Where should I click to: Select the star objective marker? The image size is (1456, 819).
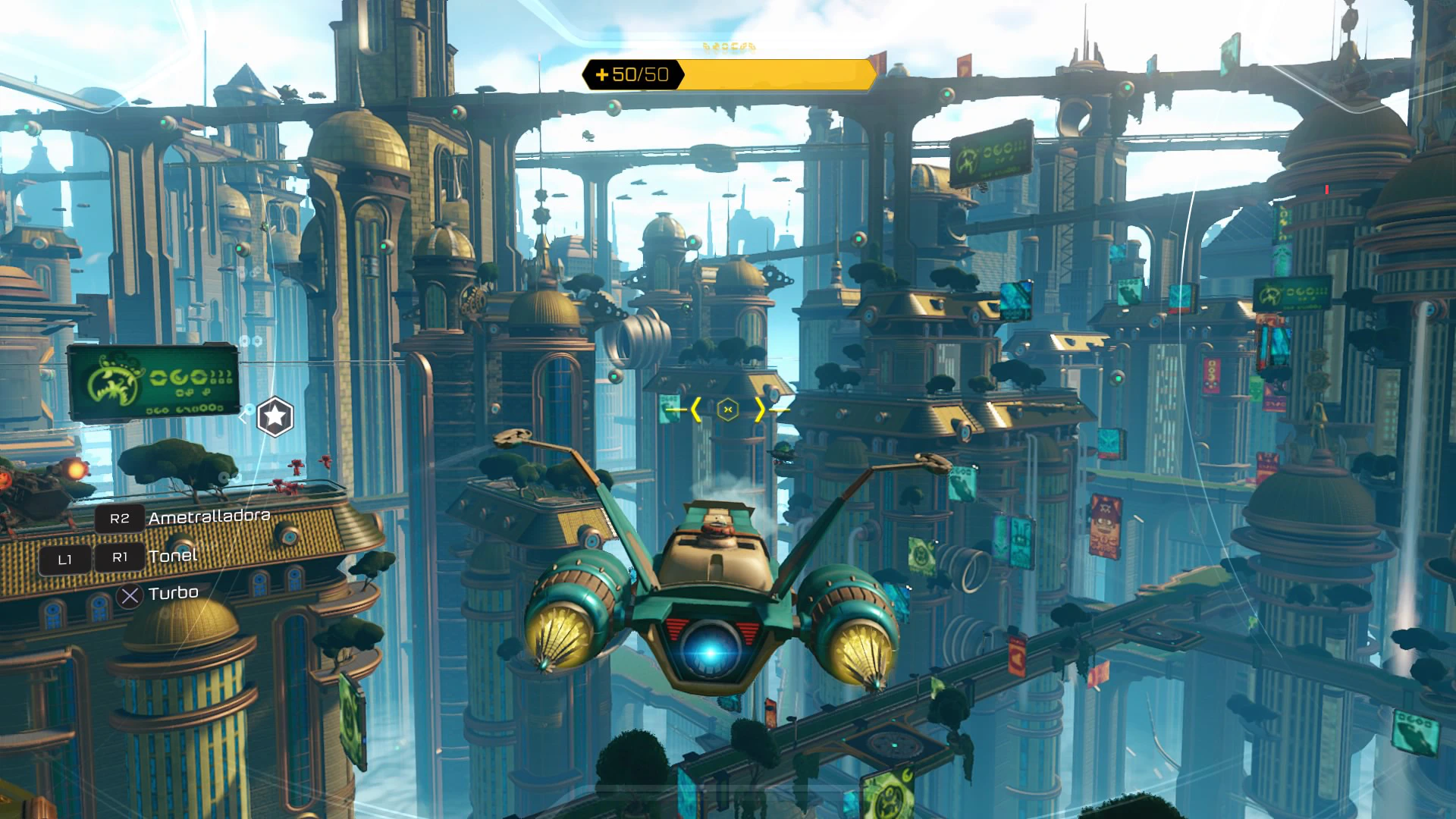tap(275, 416)
